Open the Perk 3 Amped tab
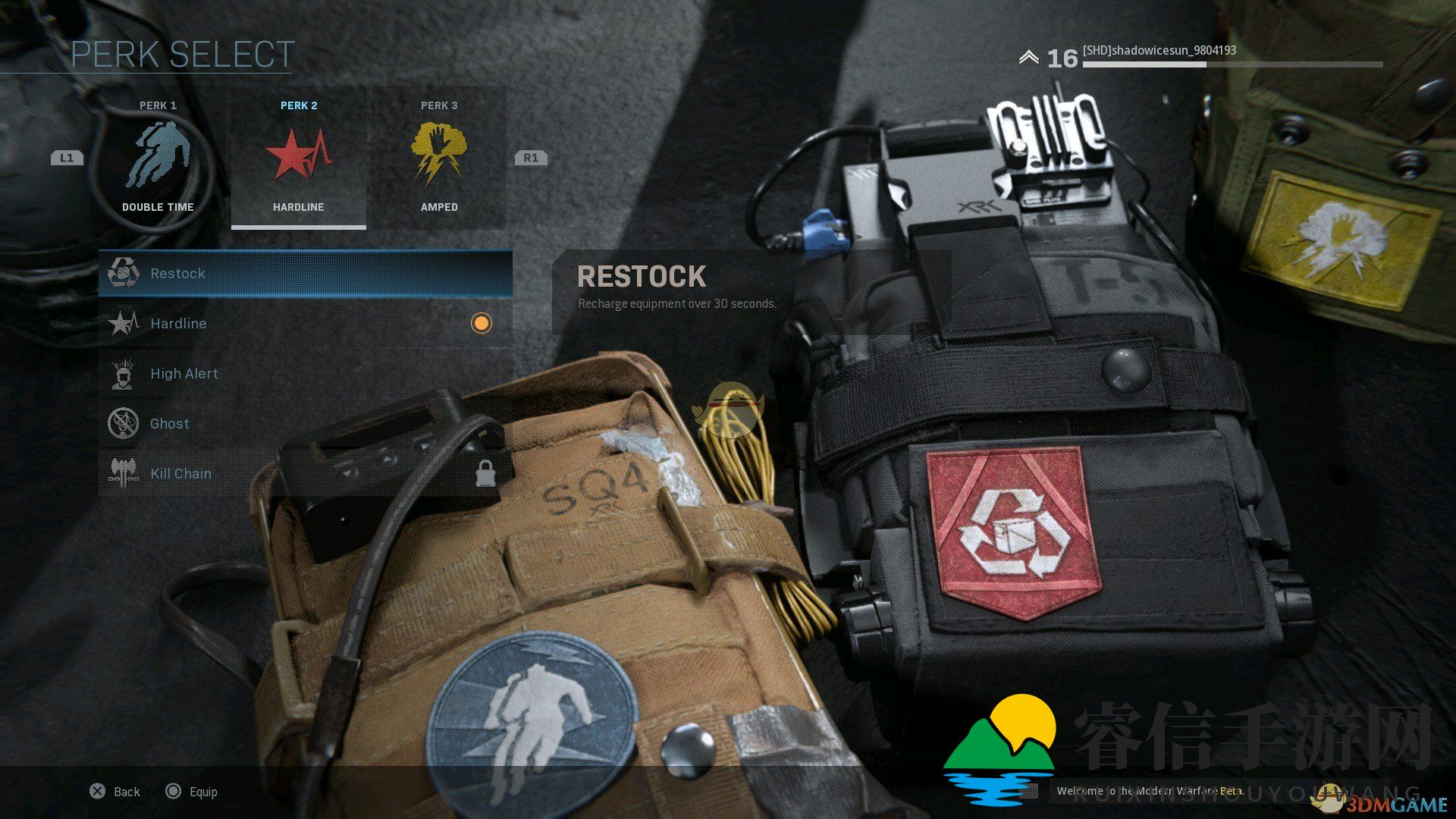This screenshot has height=819, width=1456. [x=438, y=158]
